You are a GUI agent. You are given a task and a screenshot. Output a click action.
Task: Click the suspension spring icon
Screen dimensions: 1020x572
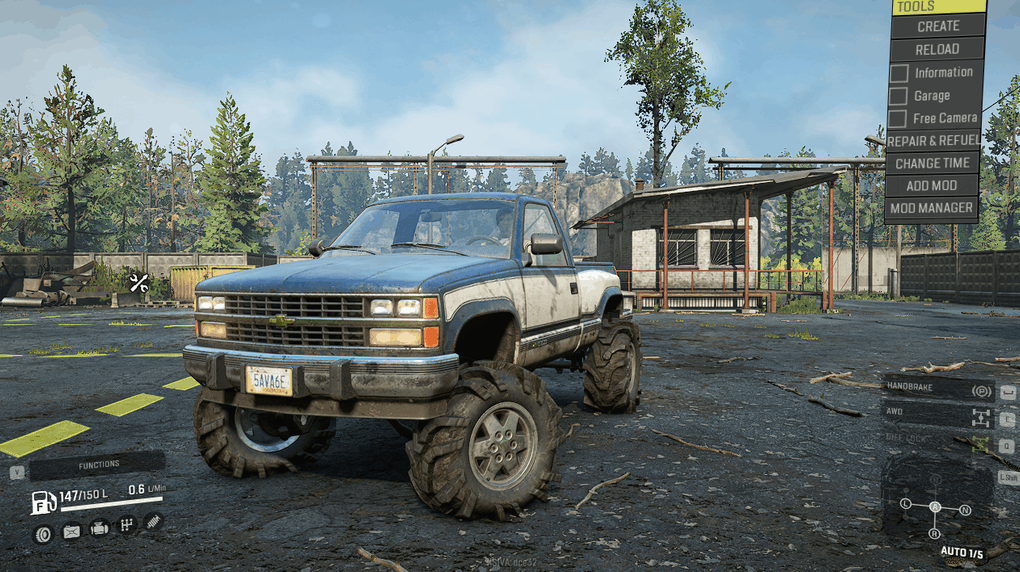[x=153, y=521]
